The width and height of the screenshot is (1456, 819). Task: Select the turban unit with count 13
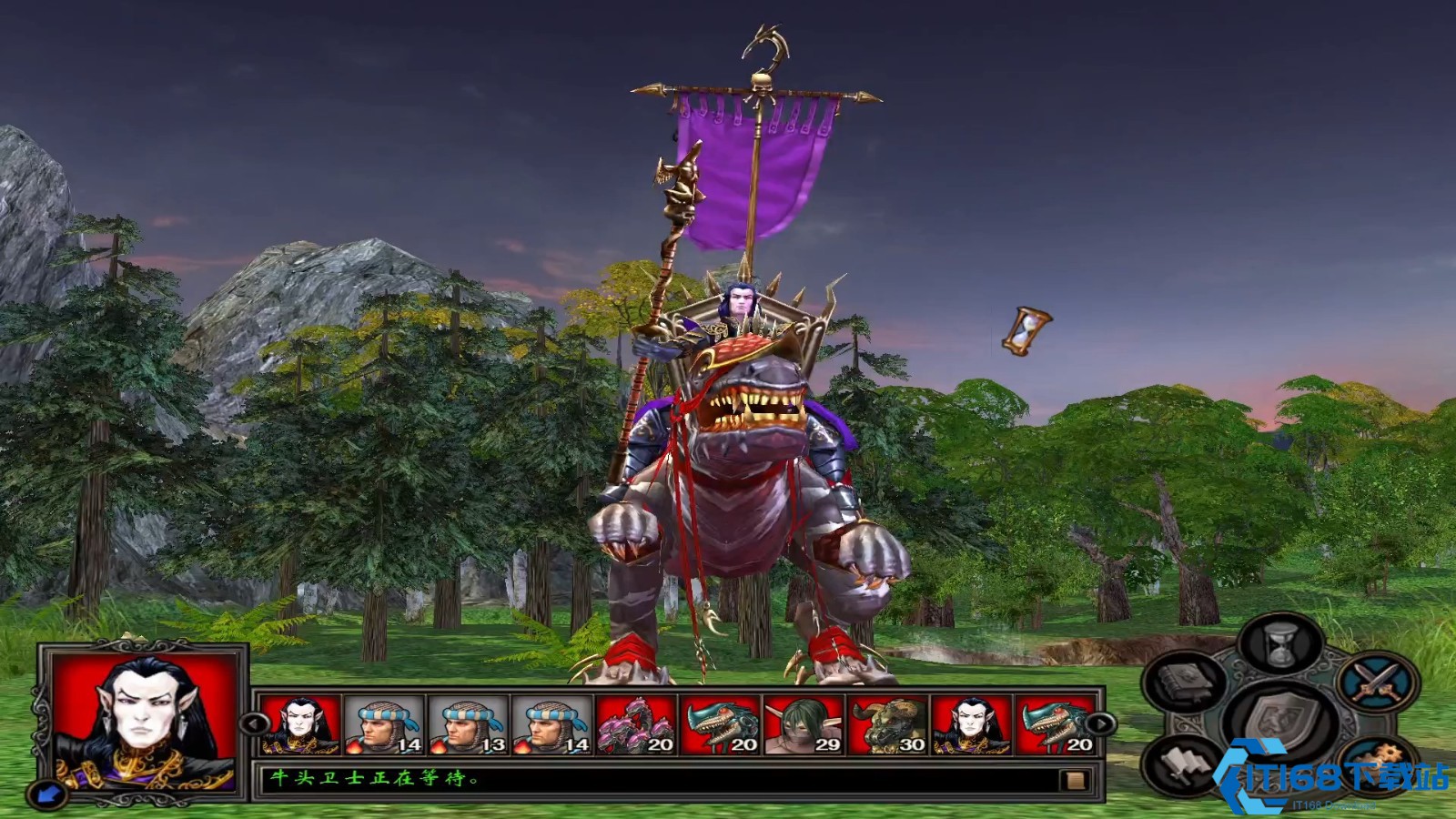click(x=468, y=725)
